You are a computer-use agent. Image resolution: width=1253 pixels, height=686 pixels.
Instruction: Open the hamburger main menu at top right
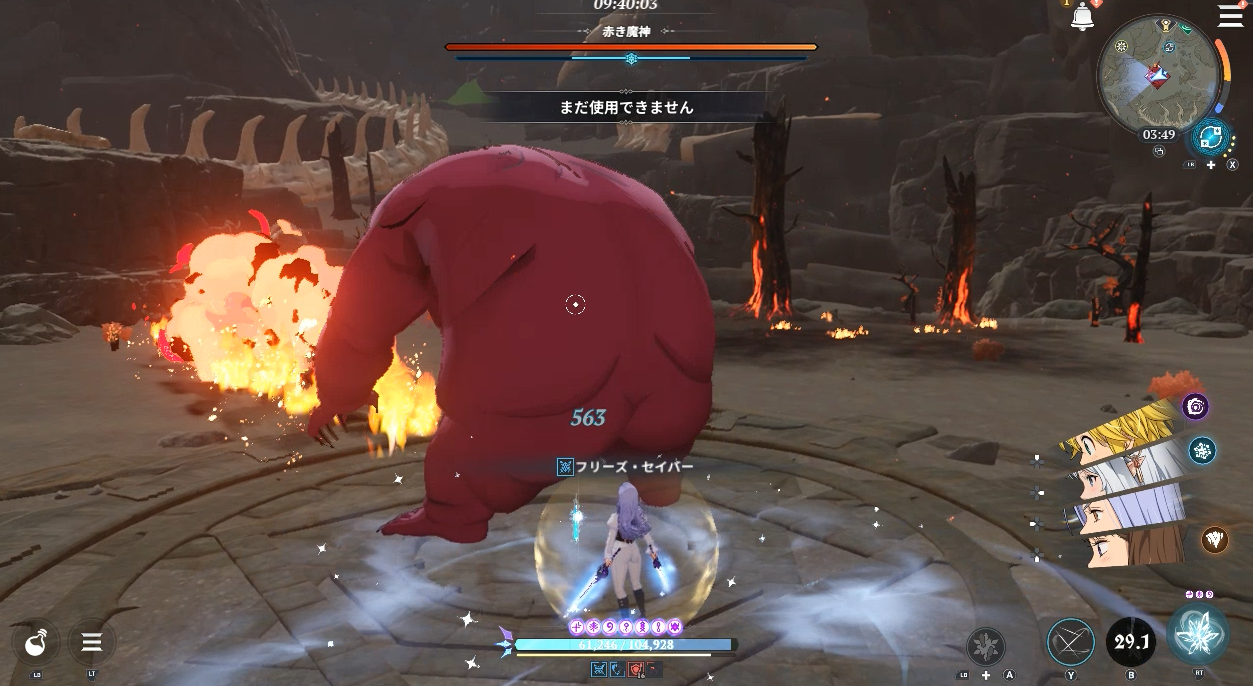coord(1229,15)
